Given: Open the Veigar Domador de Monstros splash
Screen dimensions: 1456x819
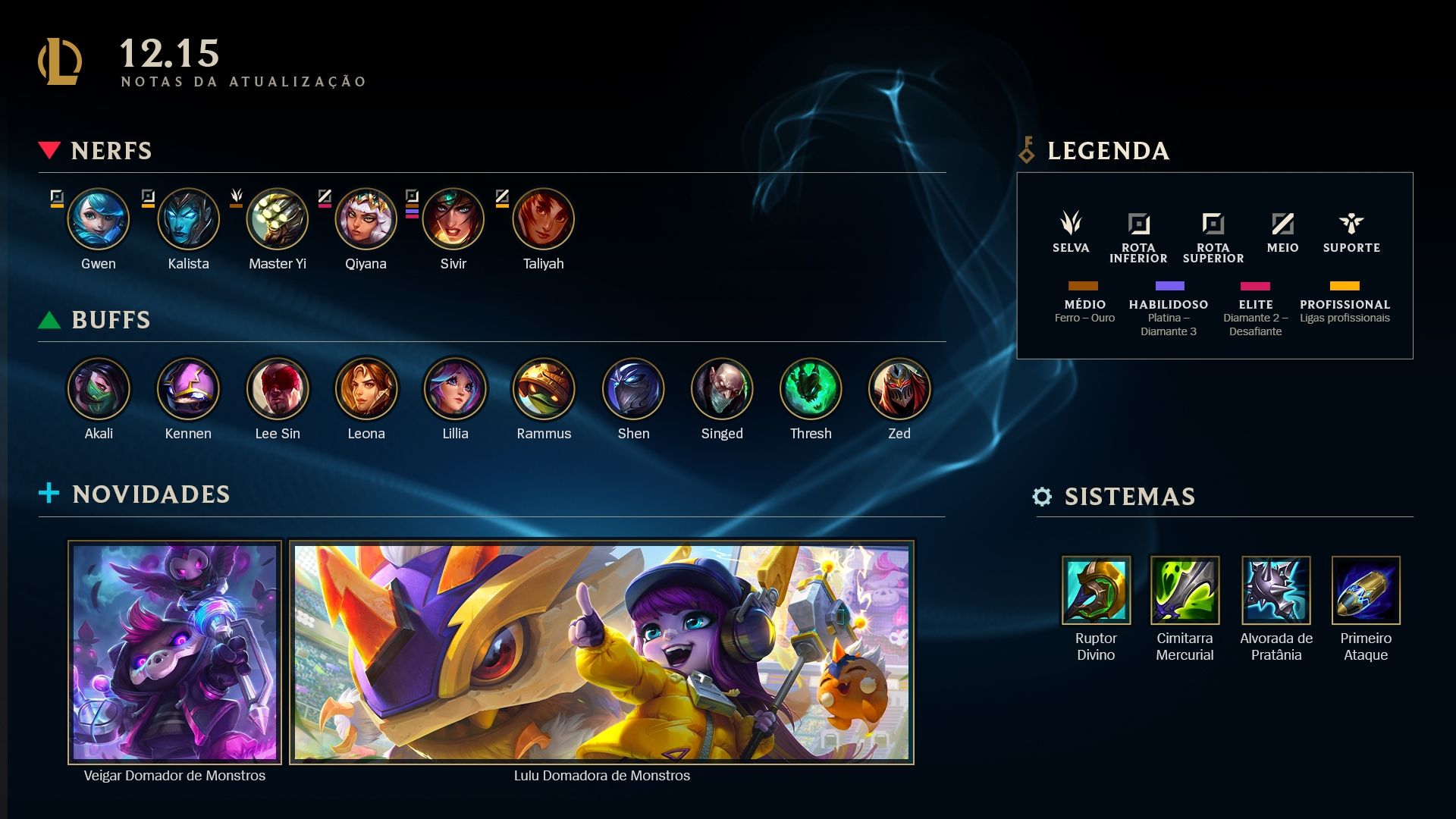Looking at the screenshot, I should coord(174,652).
